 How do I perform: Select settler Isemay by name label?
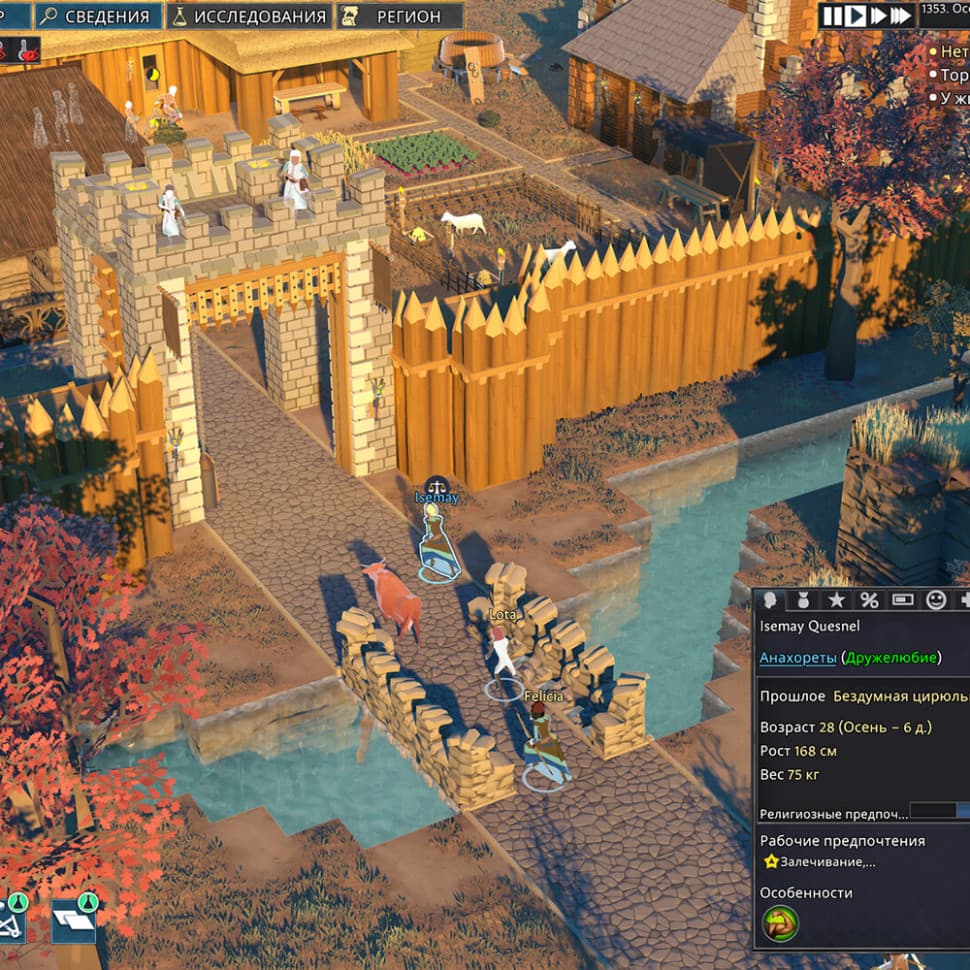pos(437,498)
